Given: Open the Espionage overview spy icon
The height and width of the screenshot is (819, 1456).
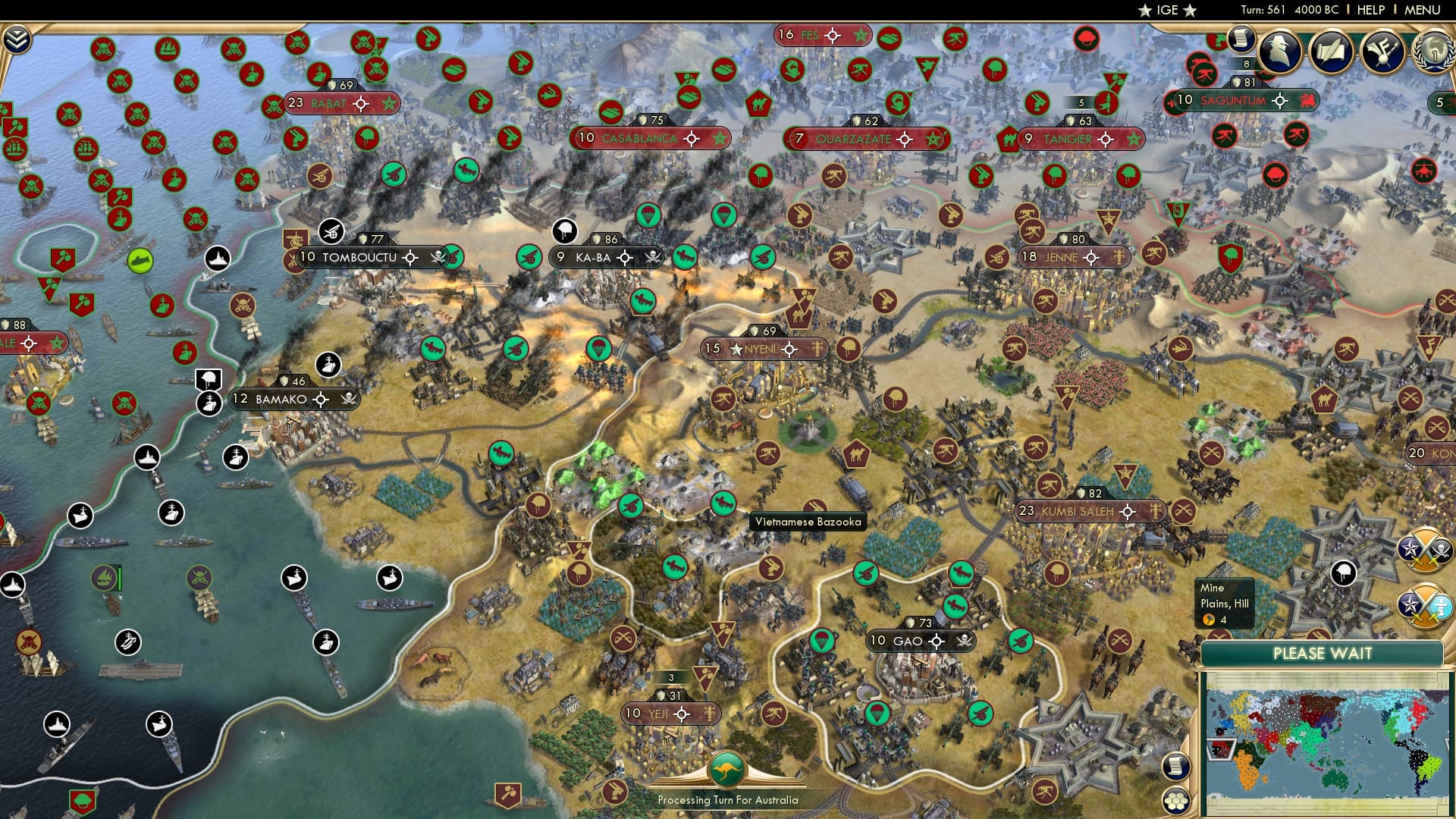Looking at the screenshot, I should tap(1279, 52).
